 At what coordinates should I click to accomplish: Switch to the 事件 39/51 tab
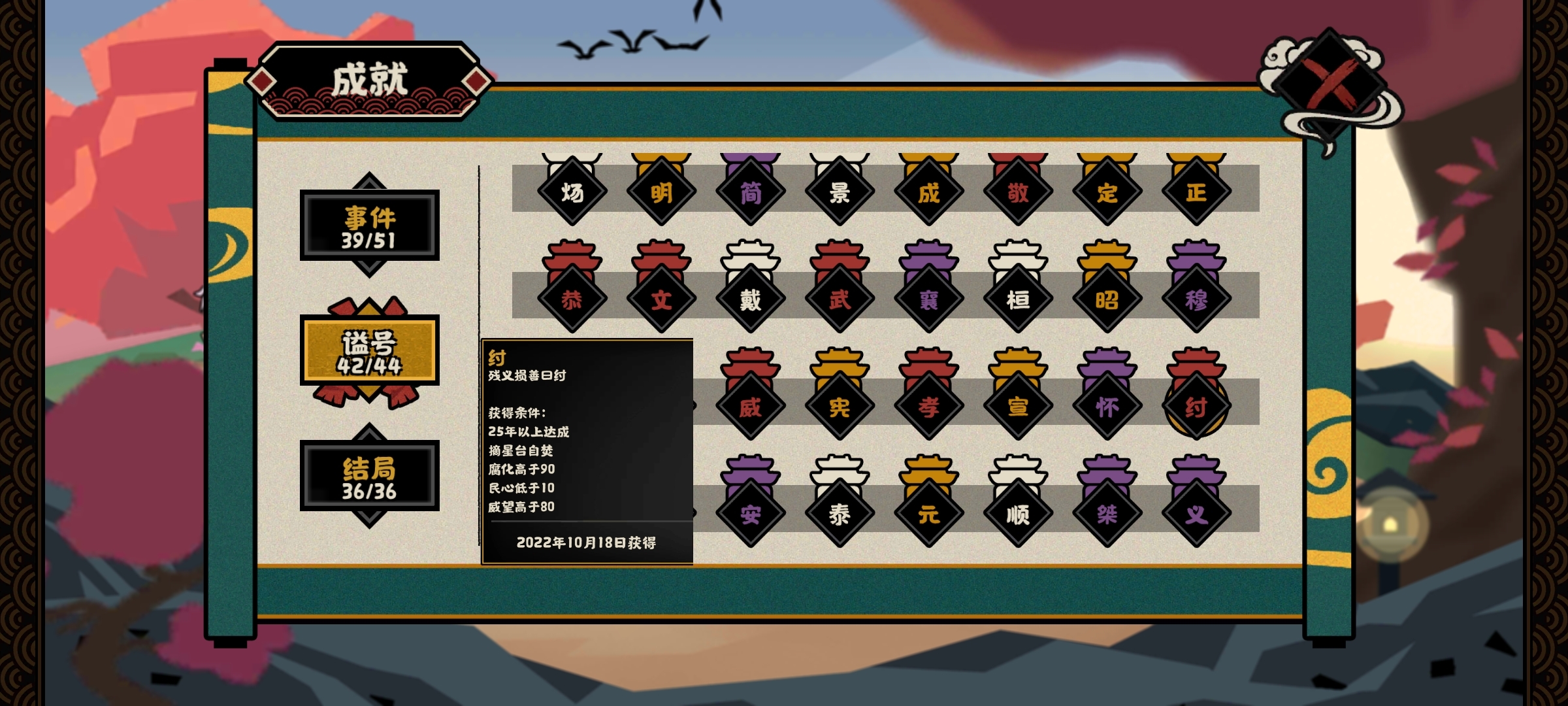(x=369, y=226)
